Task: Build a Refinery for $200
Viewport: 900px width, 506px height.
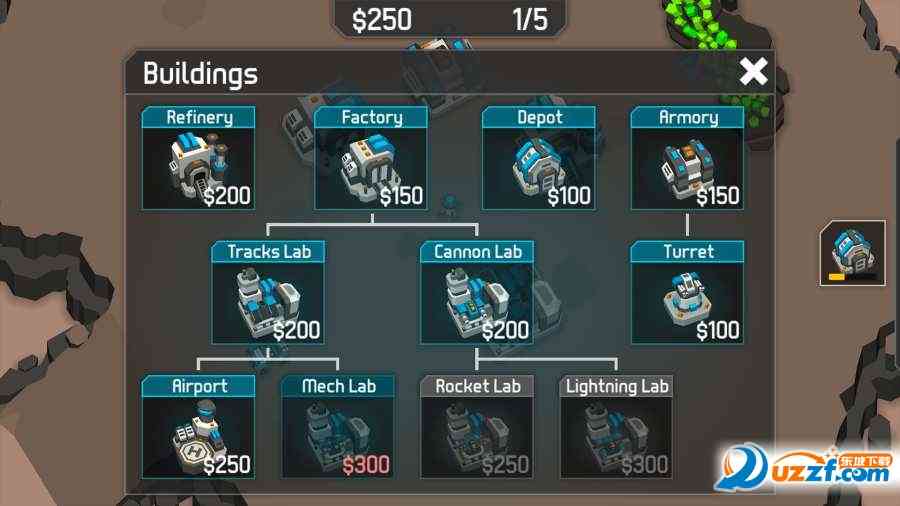Action: tap(198, 159)
